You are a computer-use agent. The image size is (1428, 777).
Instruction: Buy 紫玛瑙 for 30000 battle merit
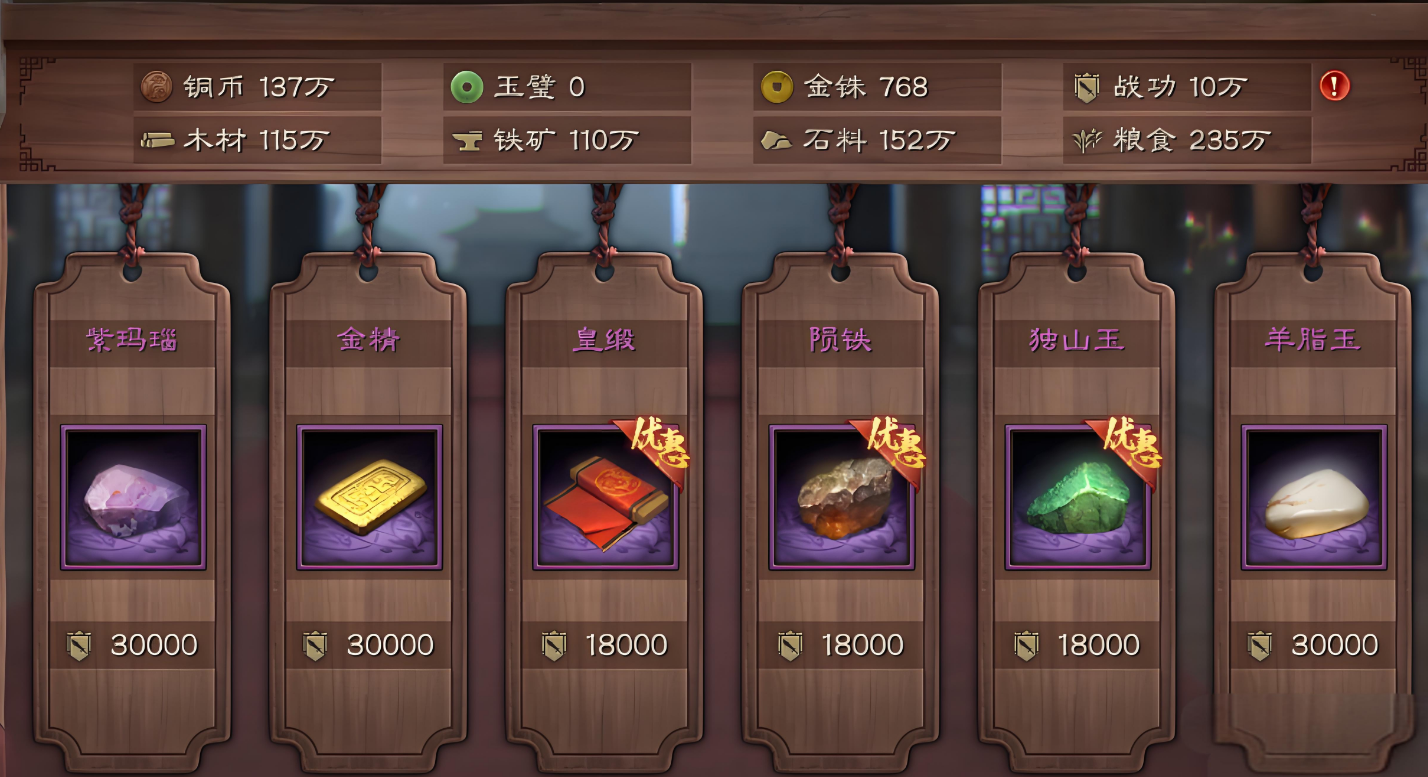click(133, 645)
